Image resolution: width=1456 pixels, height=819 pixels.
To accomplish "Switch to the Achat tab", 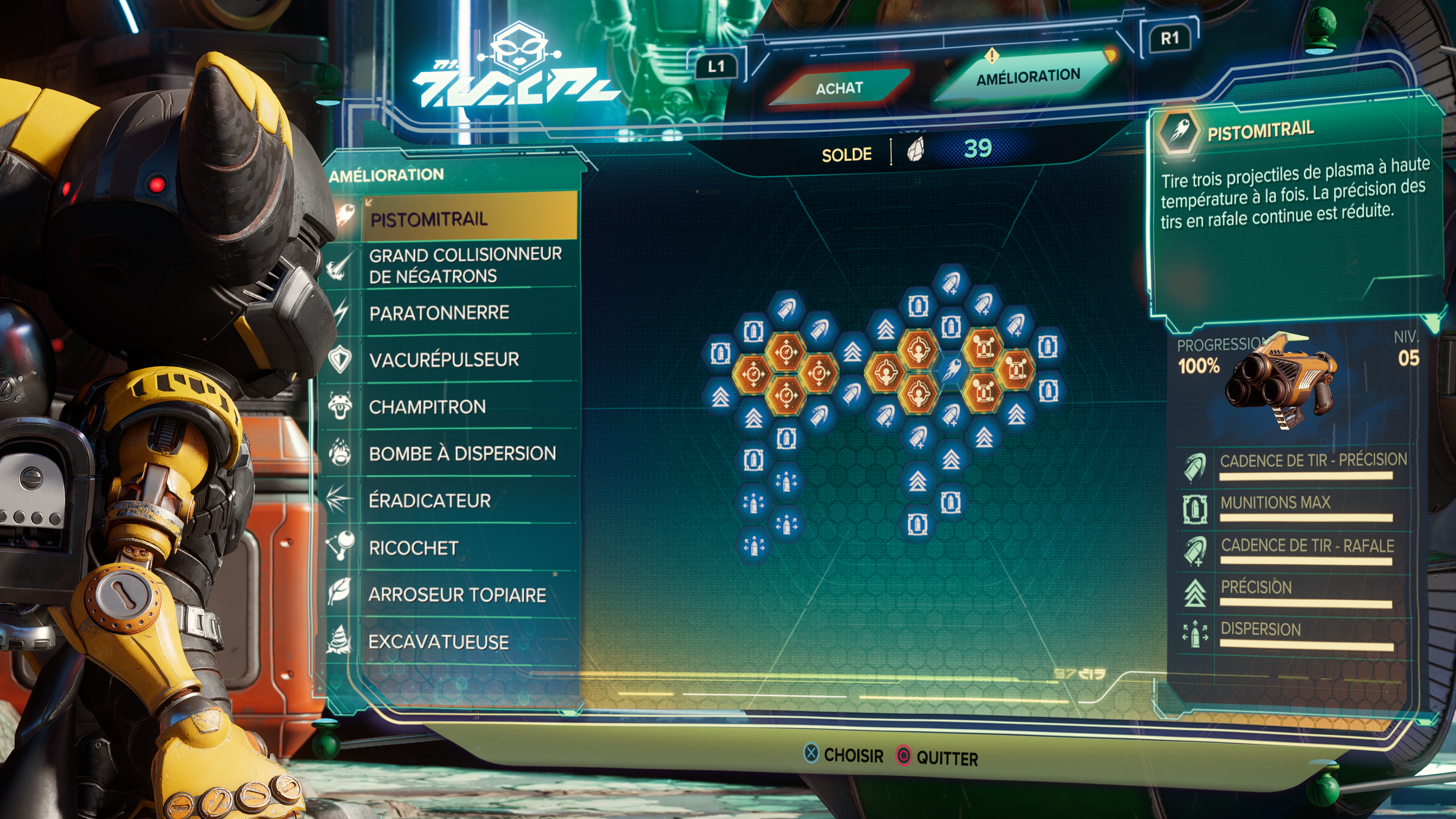I will pyautogui.click(x=839, y=88).
